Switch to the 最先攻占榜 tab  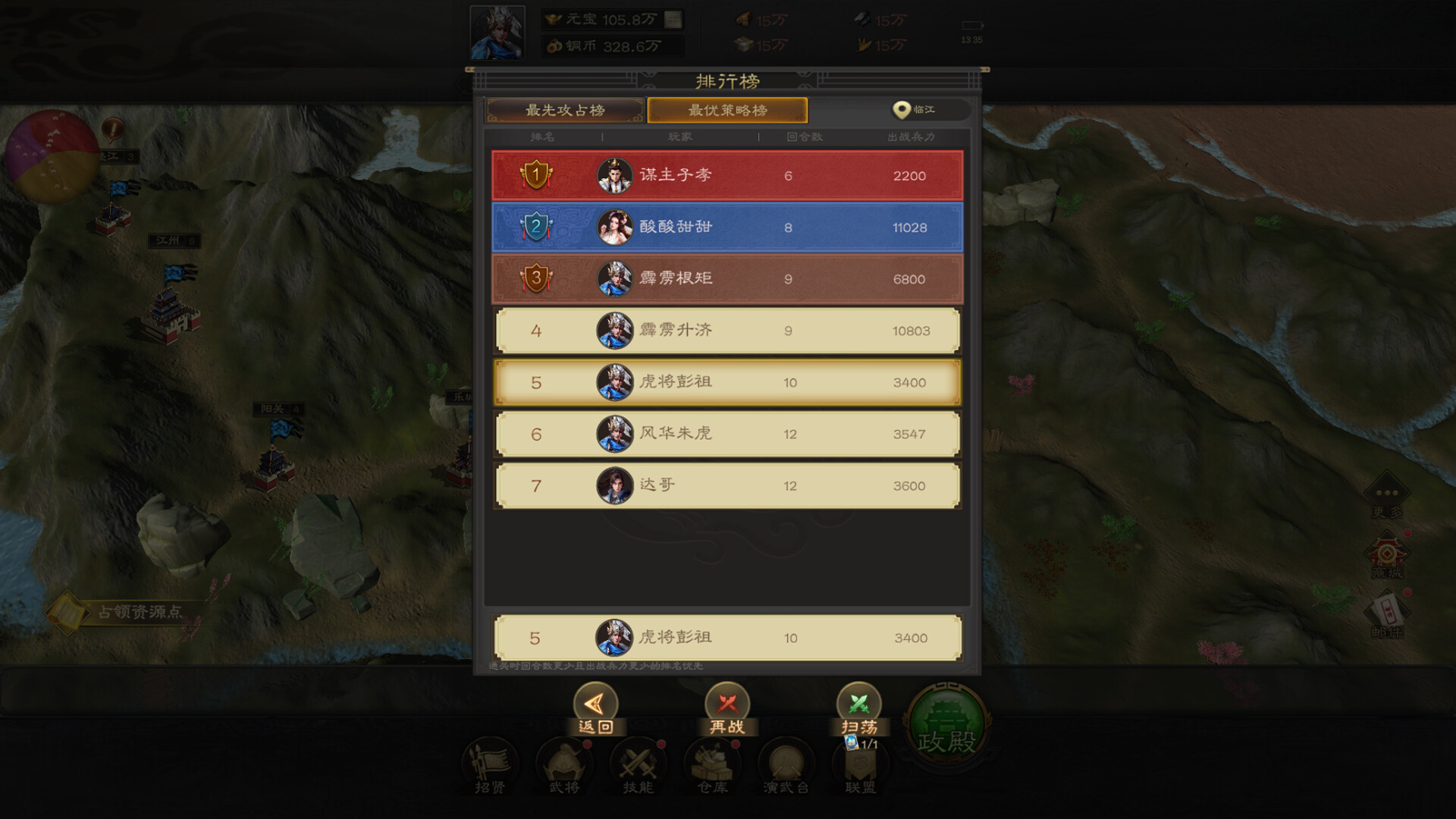pos(565,111)
